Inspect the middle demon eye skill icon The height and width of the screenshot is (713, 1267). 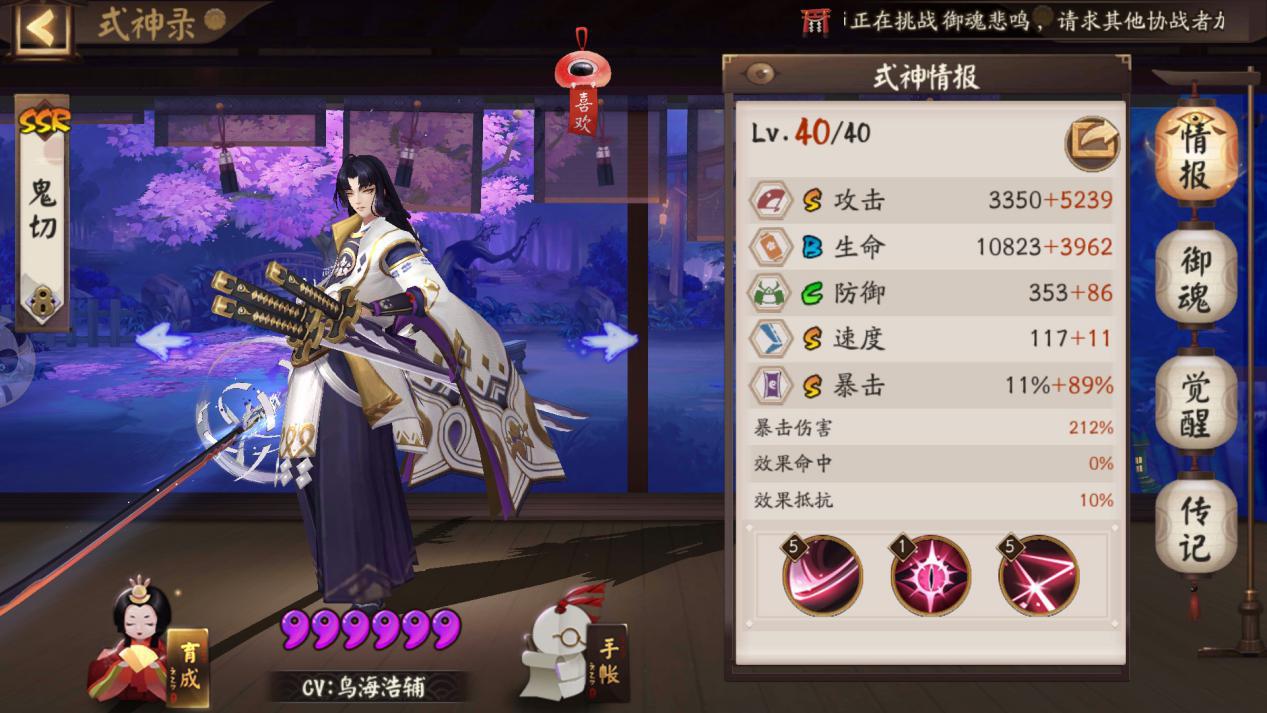tap(930, 575)
